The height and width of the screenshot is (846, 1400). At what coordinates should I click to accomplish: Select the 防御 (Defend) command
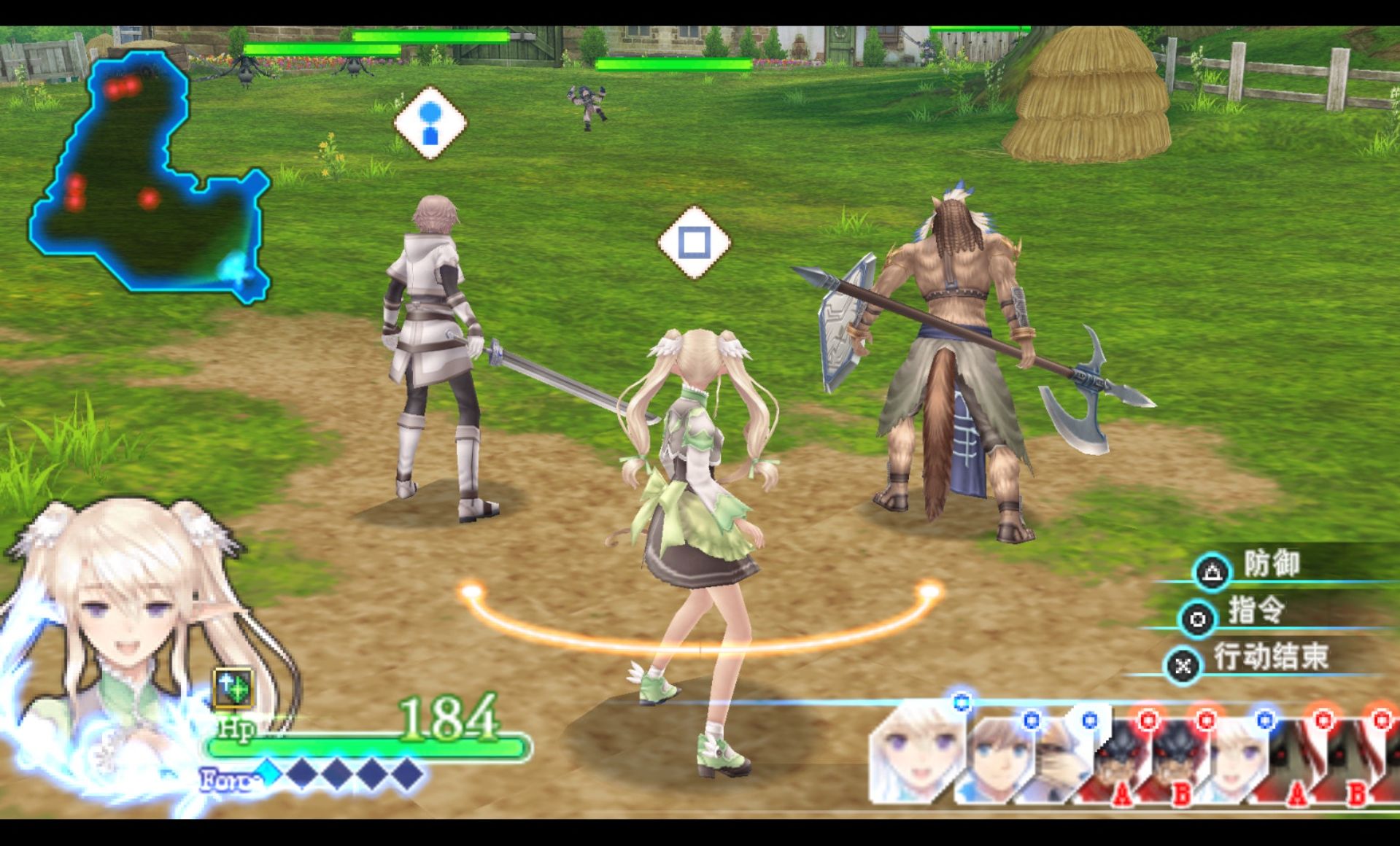(x=1270, y=564)
